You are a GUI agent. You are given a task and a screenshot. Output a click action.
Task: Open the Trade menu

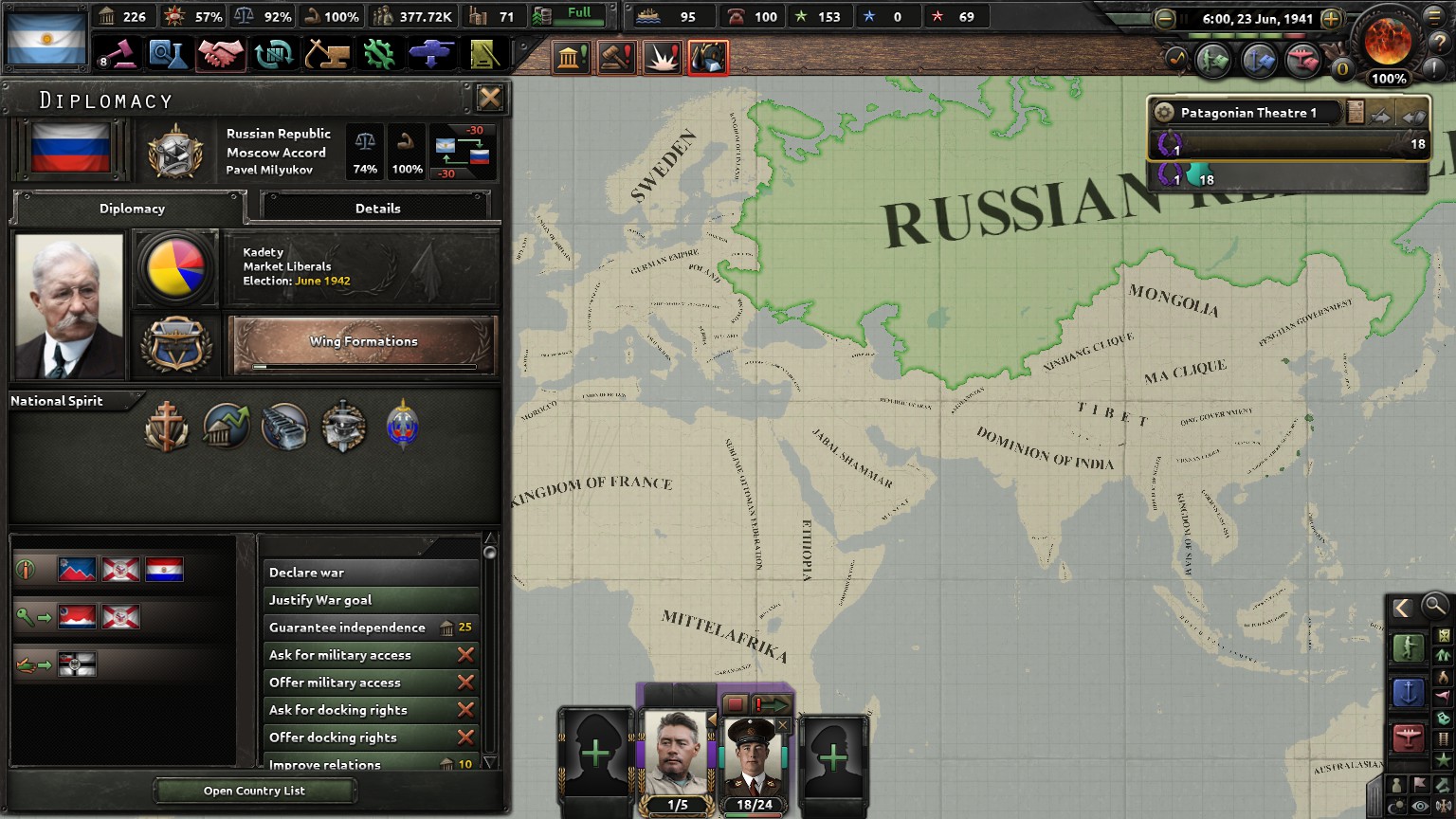(275, 54)
